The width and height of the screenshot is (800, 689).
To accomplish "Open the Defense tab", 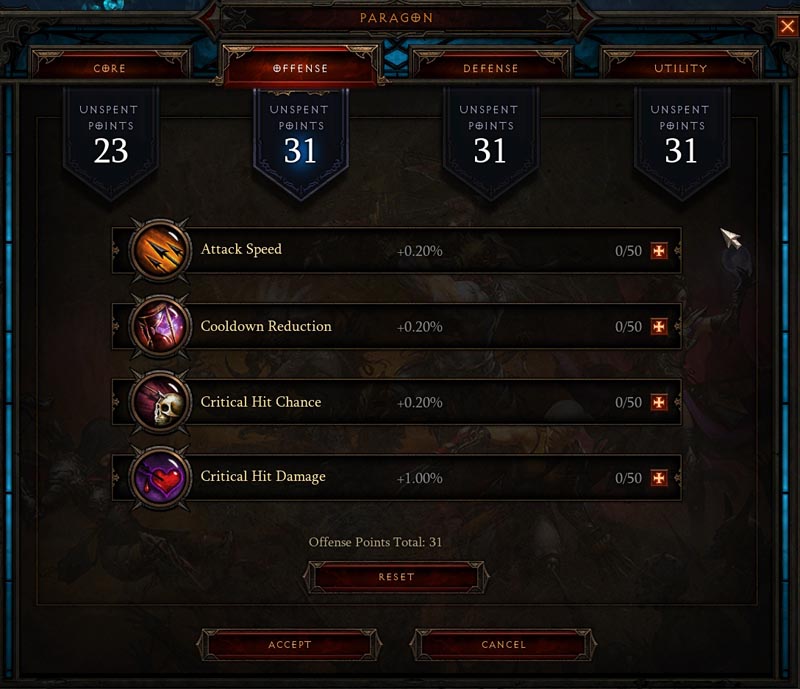I will 490,68.
